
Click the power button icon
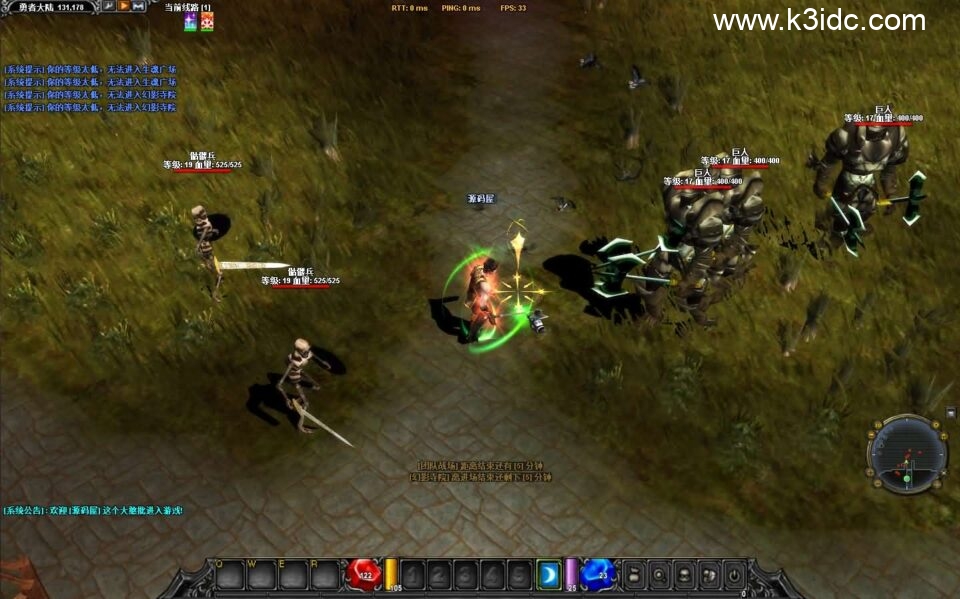tap(734, 575)
